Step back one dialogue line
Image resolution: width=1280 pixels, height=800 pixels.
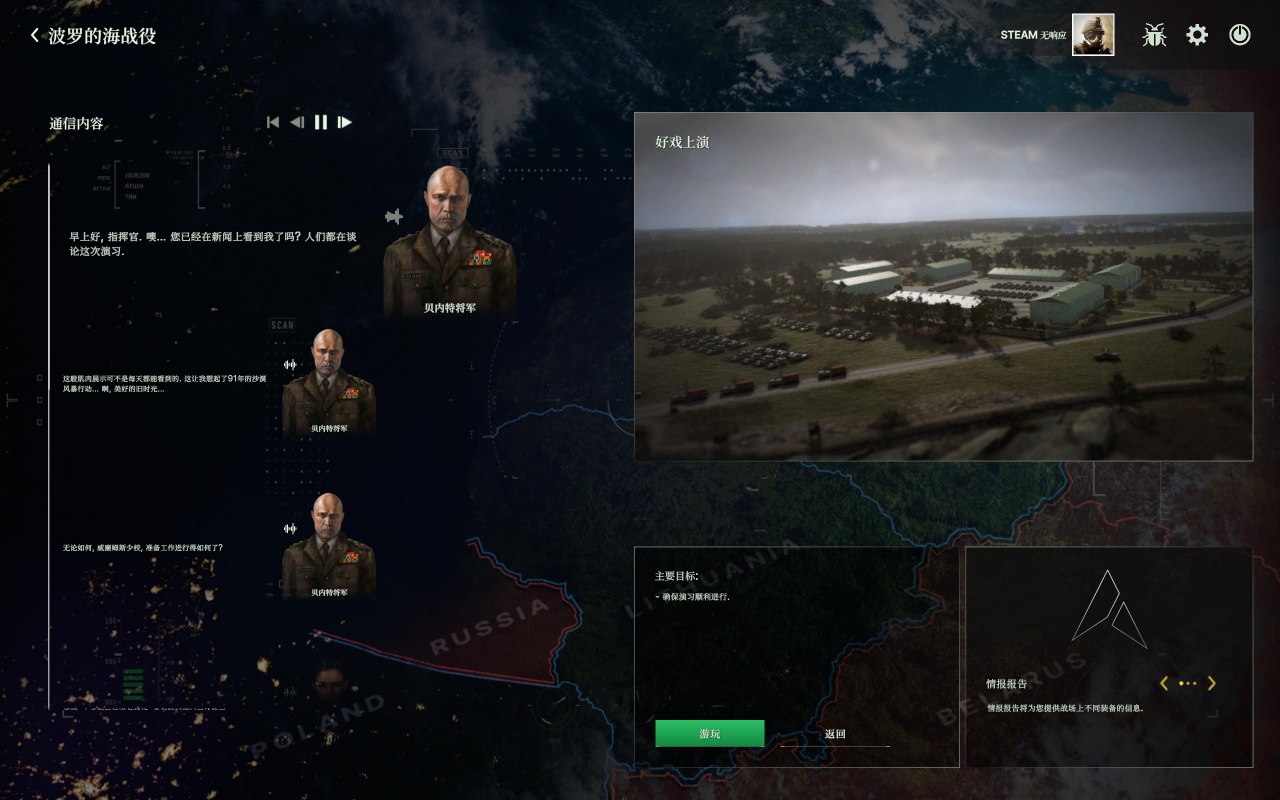pos(296,122)
